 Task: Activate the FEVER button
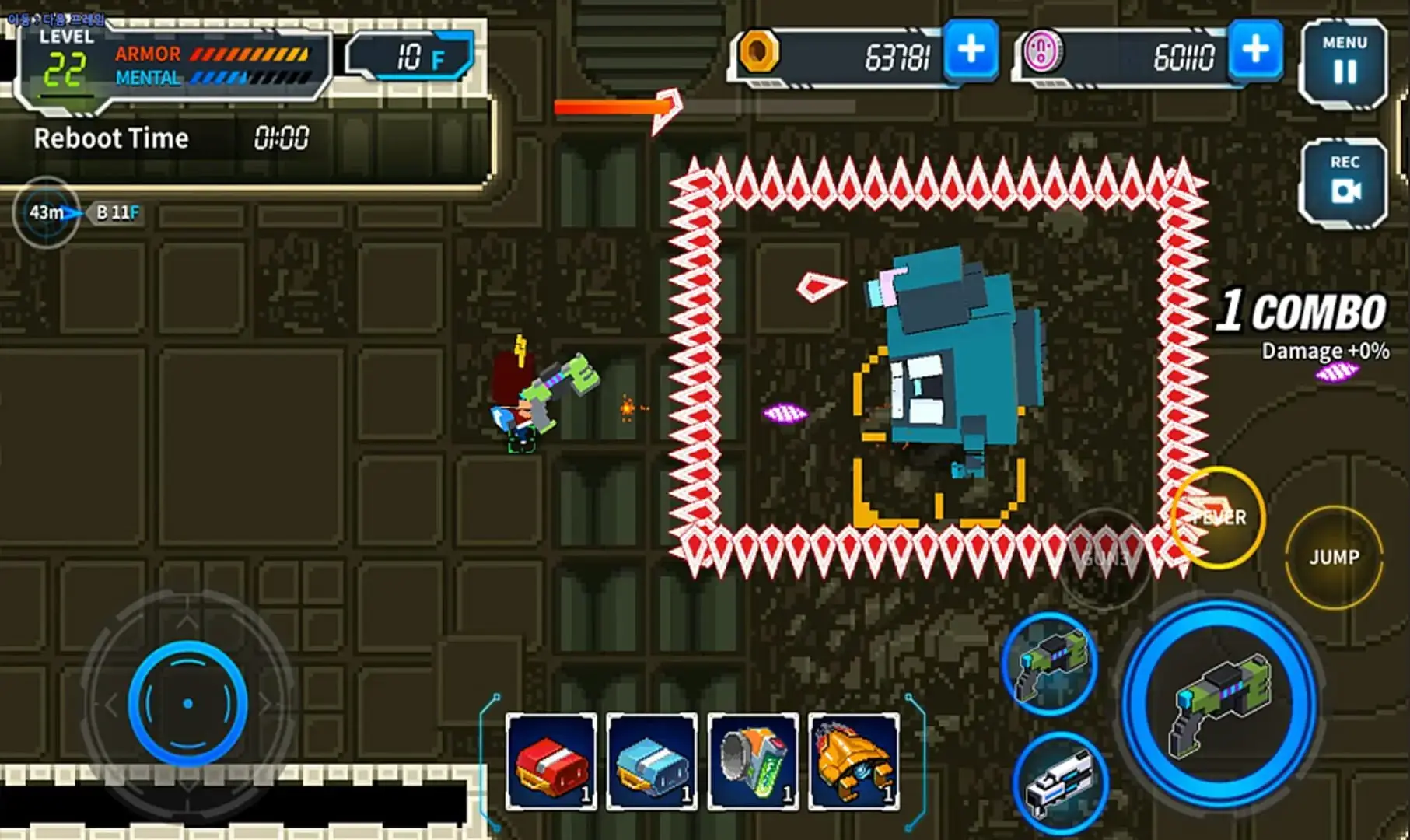click(1219, 518)
